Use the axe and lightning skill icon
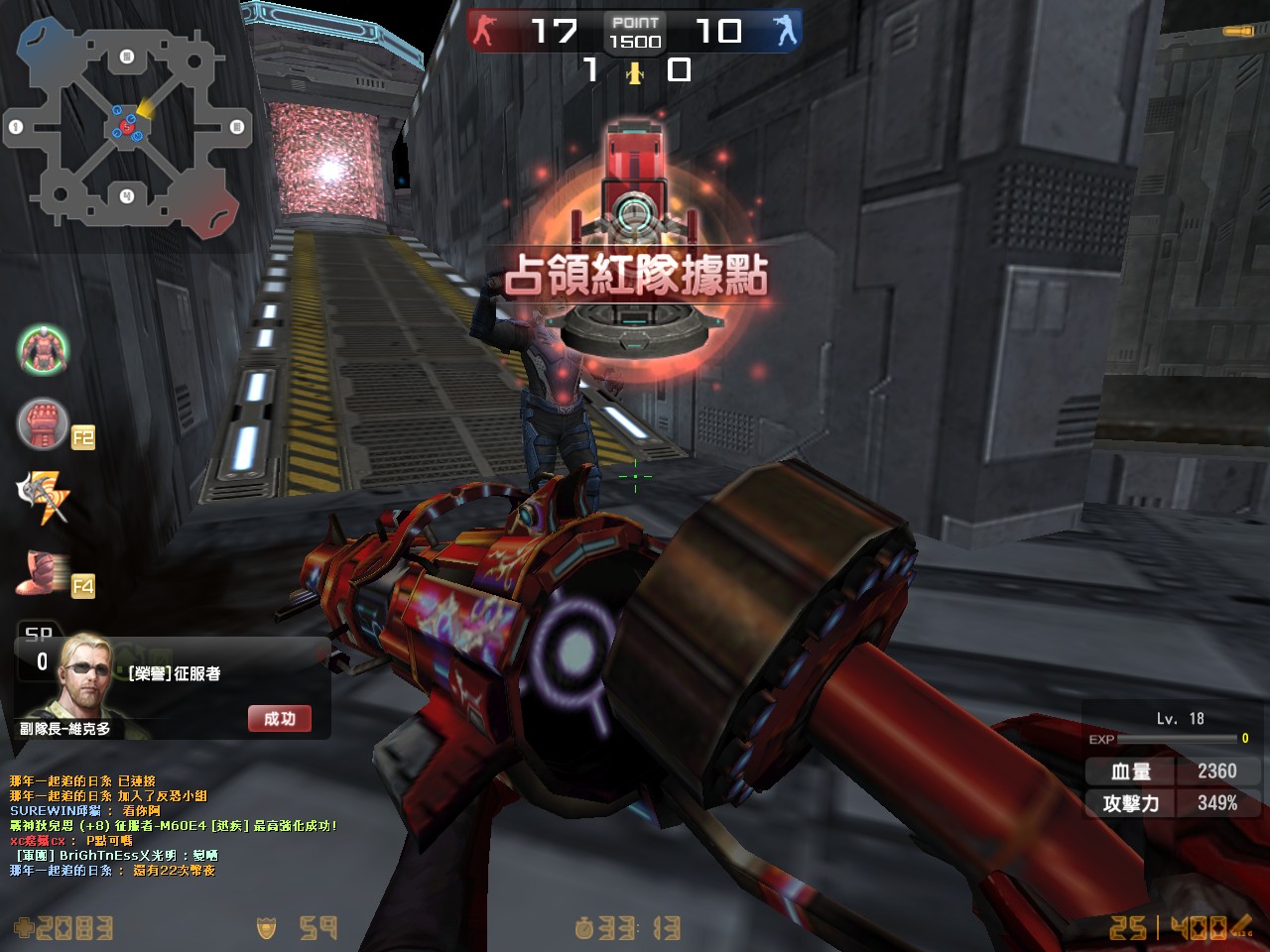This screenshot has height=952, width=1270. pyautogui.click(x=43, y=497)
